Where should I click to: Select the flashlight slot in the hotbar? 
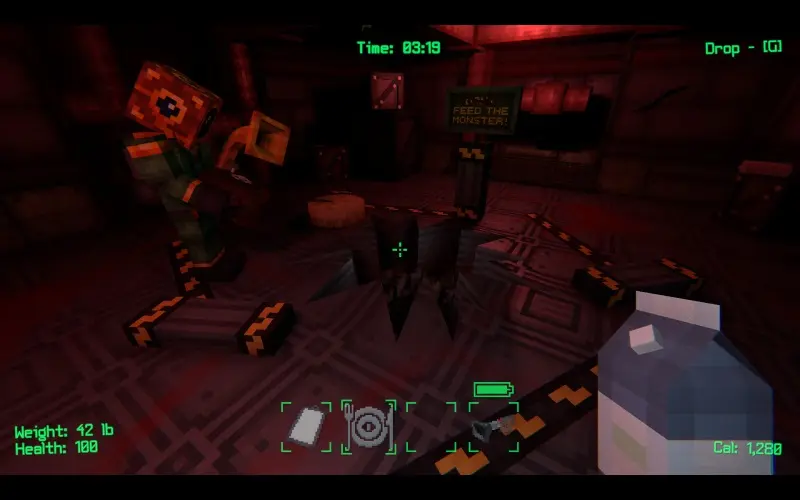493,427
